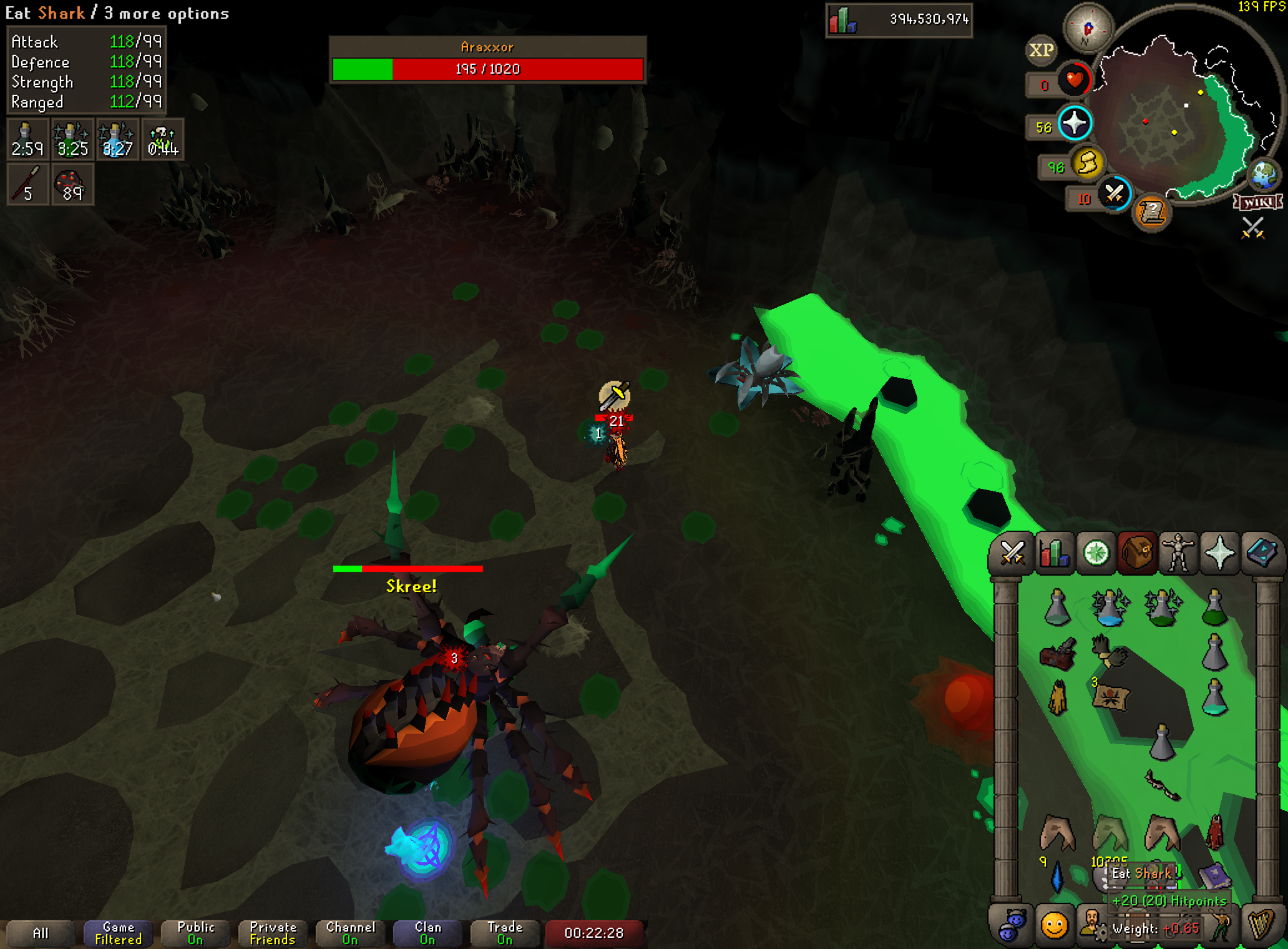Select the Game Filtered chat tab
The image size is (1288, 949).
[118, 933]
